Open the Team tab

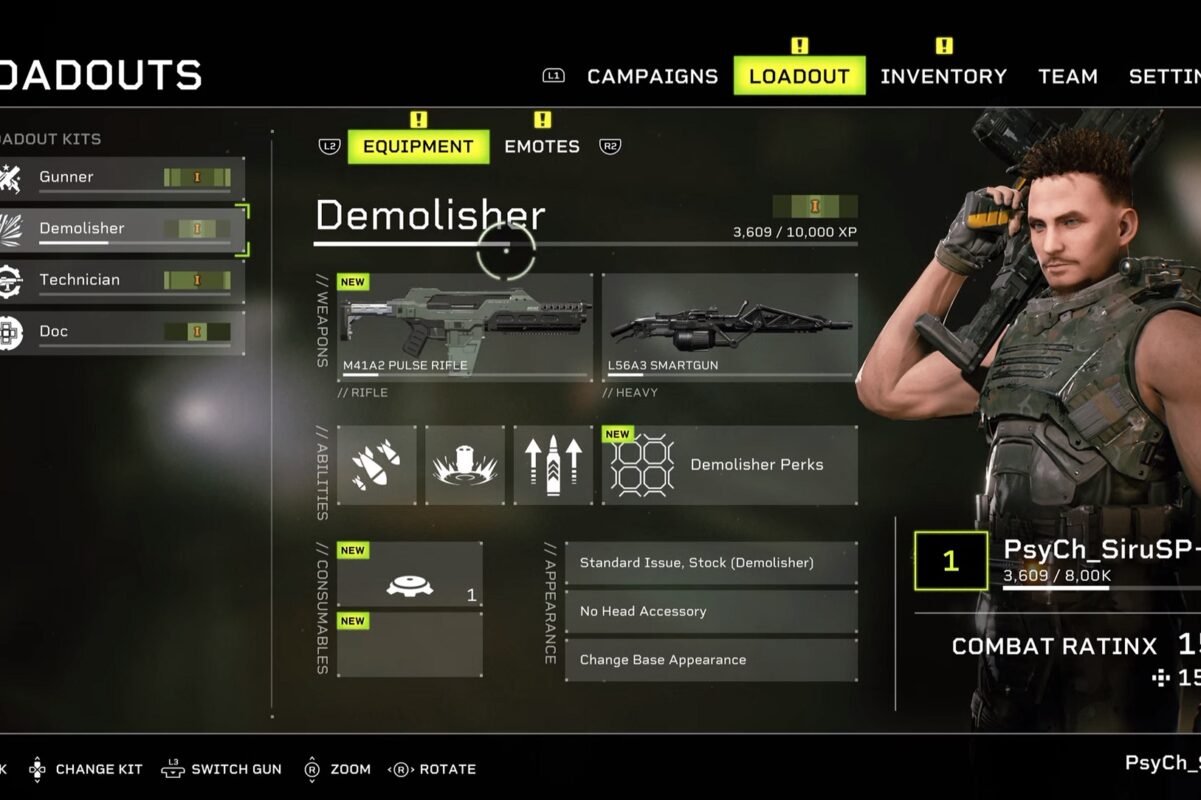tap(1067, 76)
